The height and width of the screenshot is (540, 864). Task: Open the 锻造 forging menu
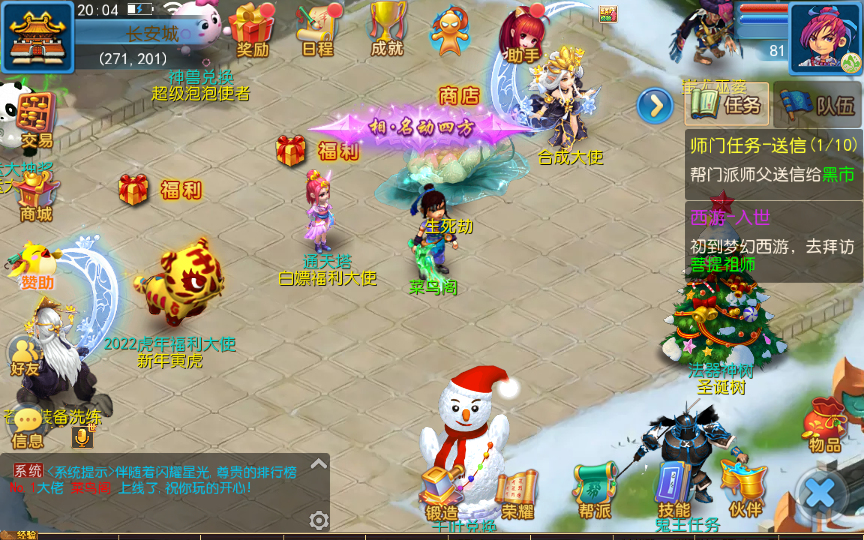pyautogui.click(x=441, y=492)
